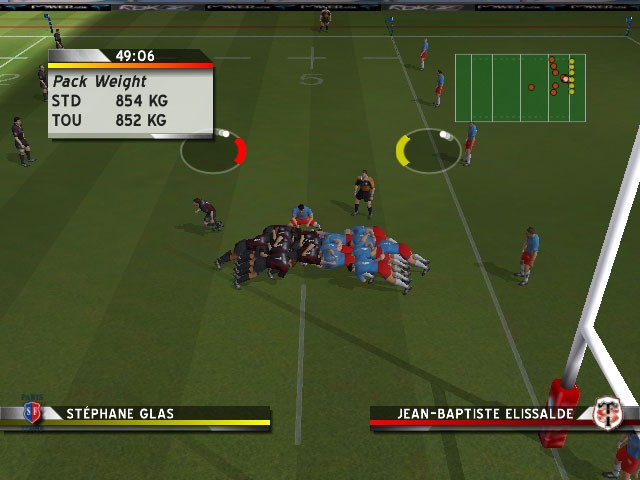Select the Jean-Baptiste Elissalde name bar
The image size is (640, 480).
pos(480,413)
